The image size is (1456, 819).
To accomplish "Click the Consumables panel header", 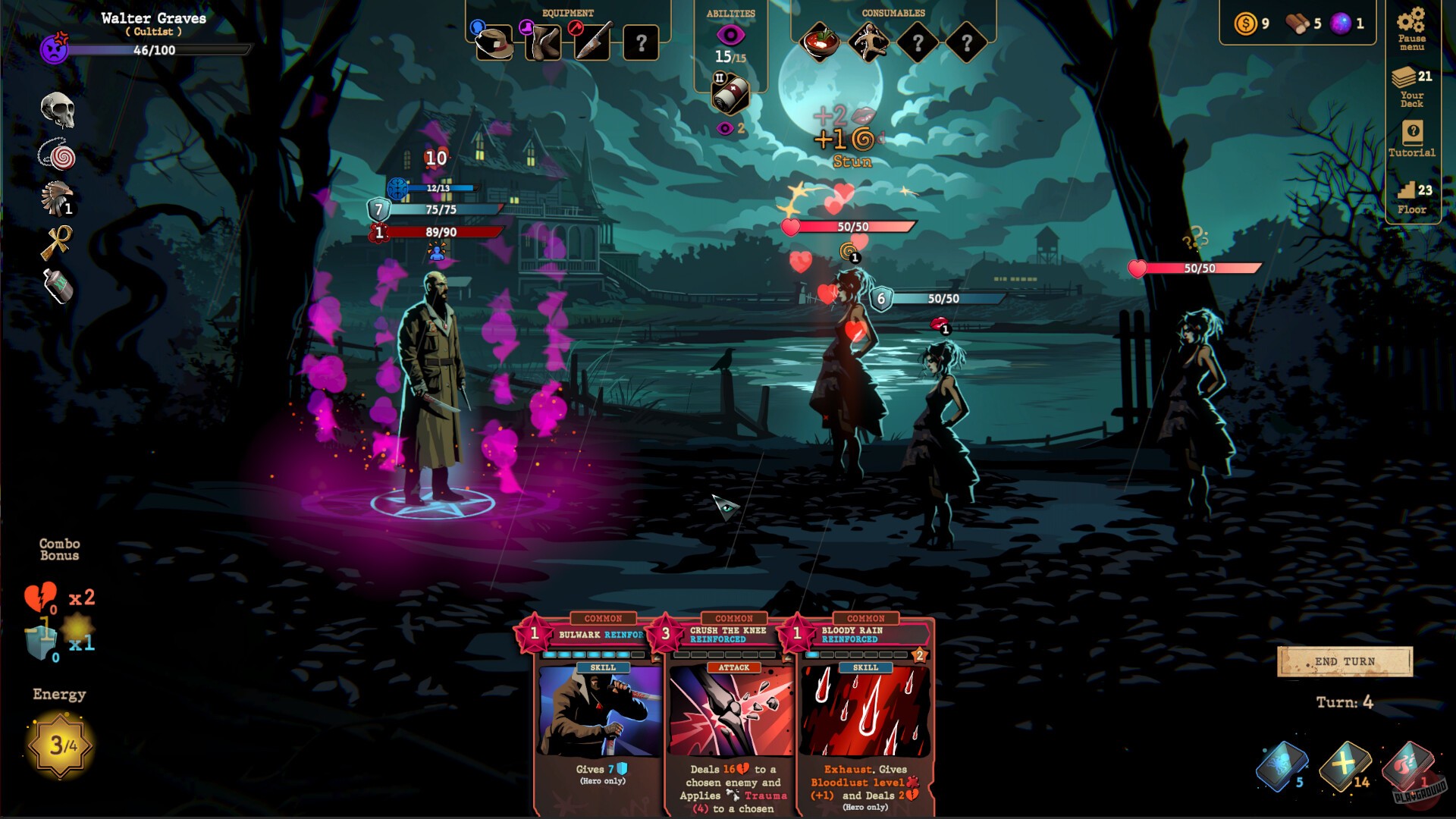I will [x=892, y=12].
